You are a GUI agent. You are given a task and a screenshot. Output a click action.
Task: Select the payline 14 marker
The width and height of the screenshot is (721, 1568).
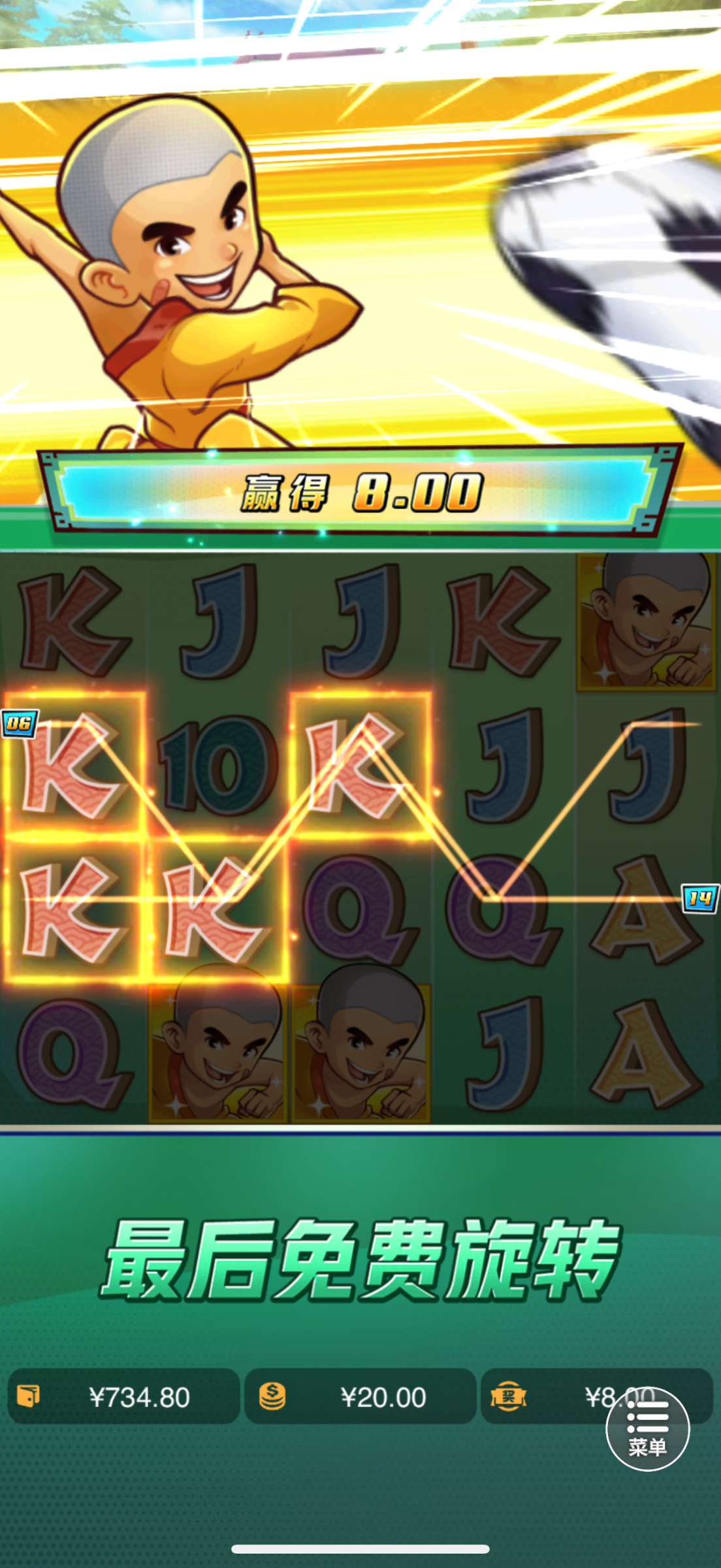(700, 898)
